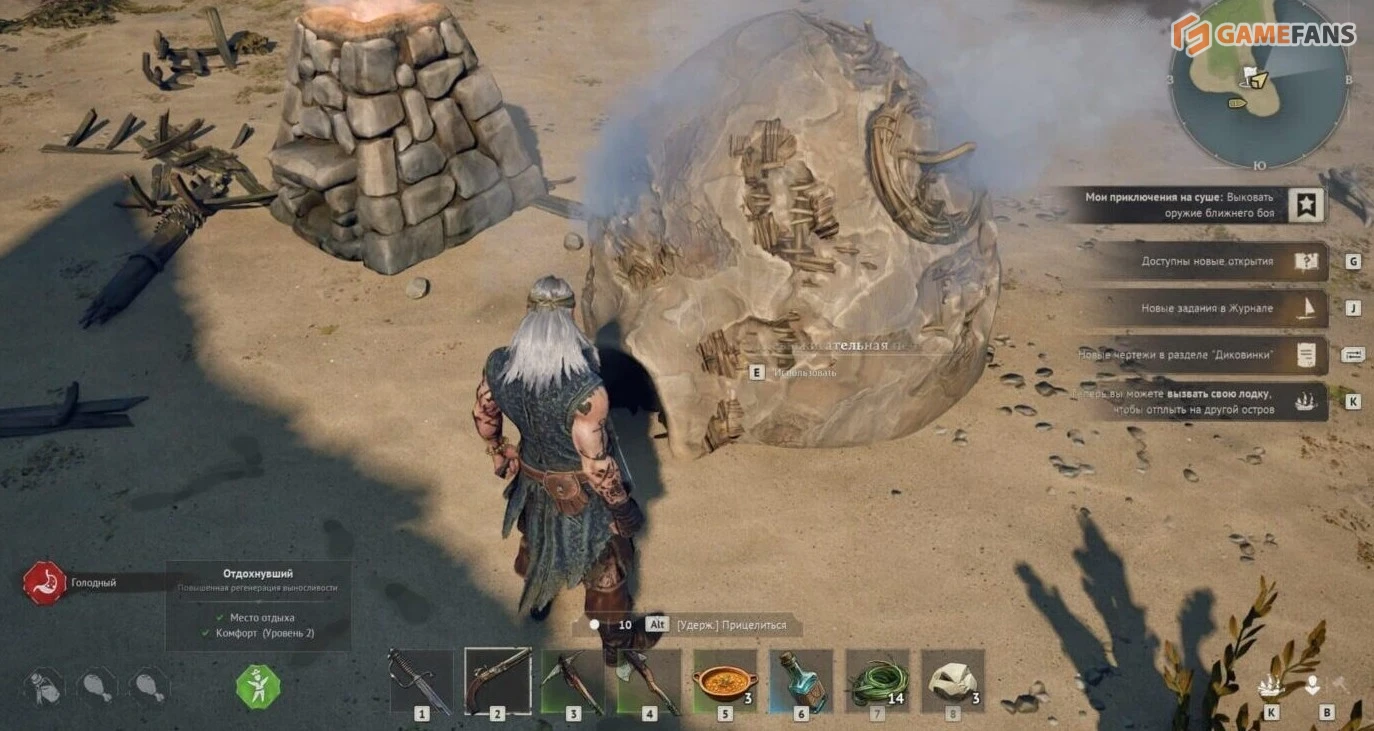Select the saber in hotbar slot 1
1374x731 pixels.
[421, 681]
